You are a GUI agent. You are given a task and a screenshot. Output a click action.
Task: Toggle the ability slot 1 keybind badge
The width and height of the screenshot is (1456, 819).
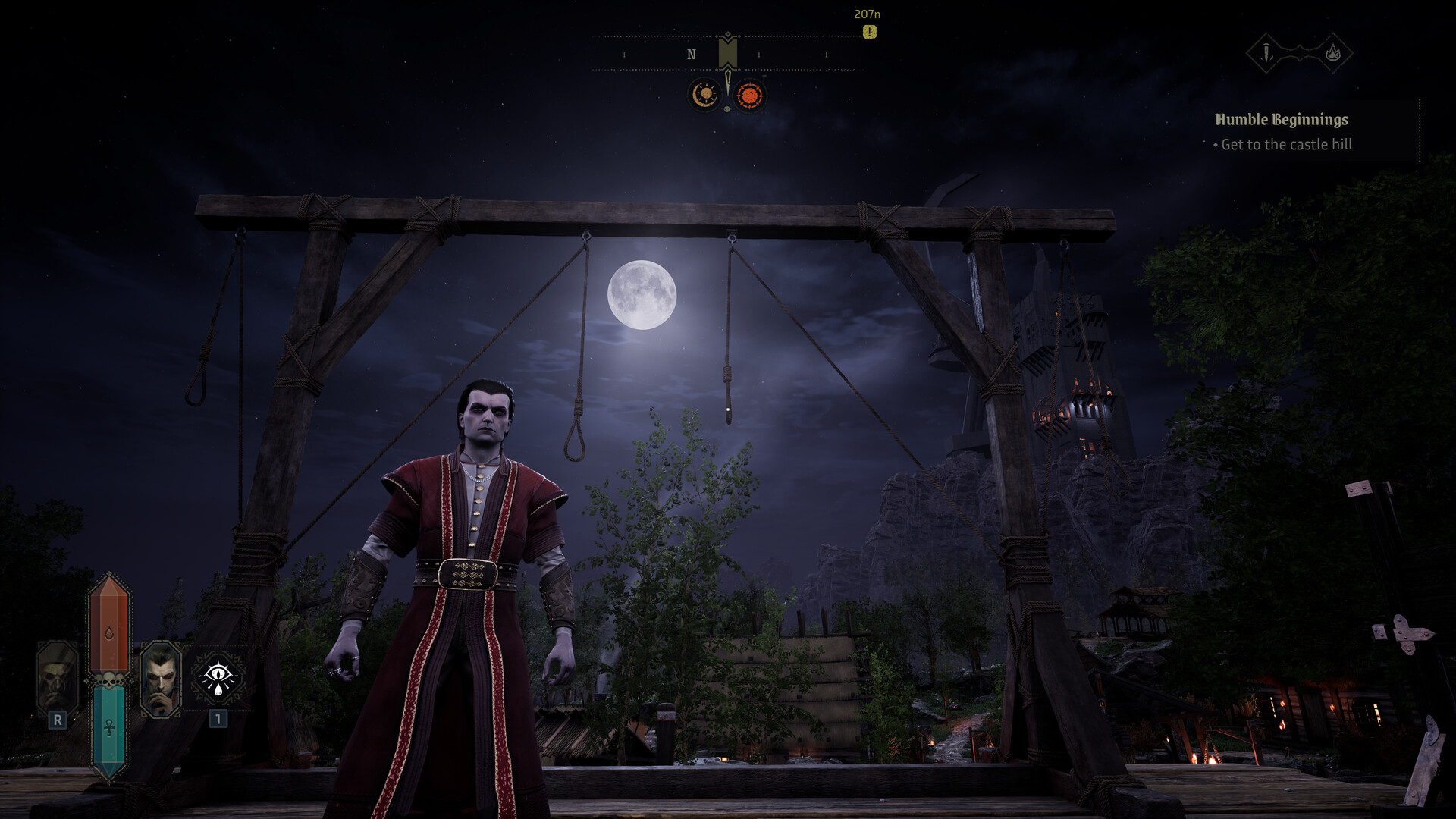tap(218, 720)
